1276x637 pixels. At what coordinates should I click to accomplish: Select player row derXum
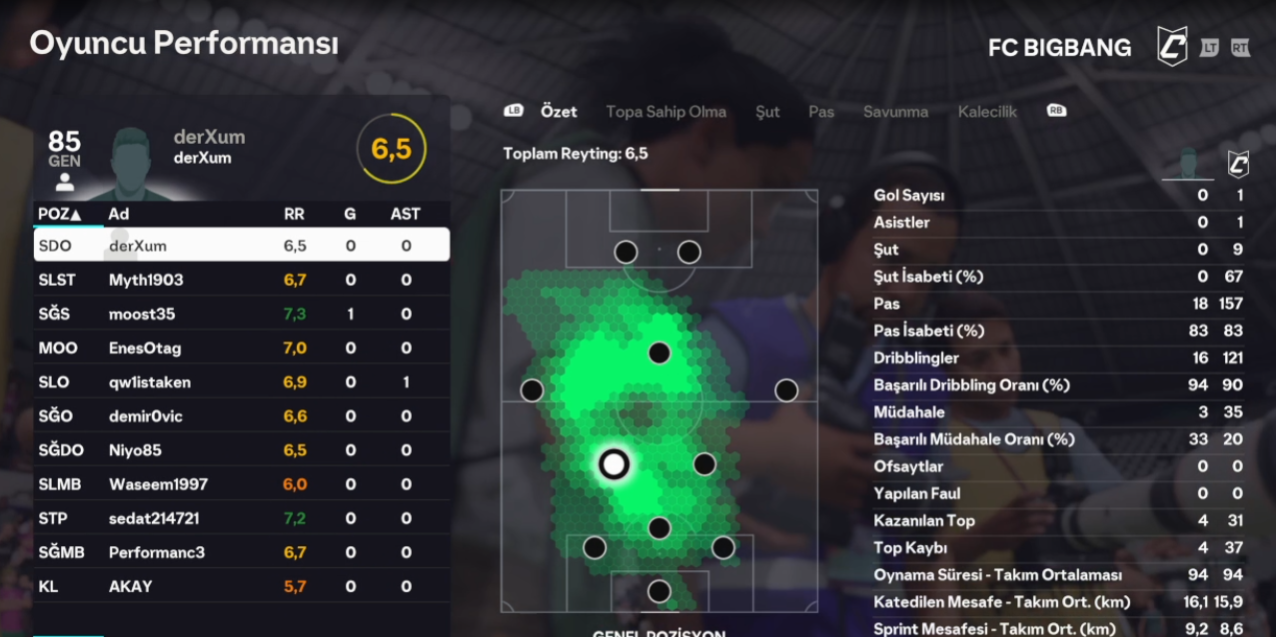coord(240,245)
